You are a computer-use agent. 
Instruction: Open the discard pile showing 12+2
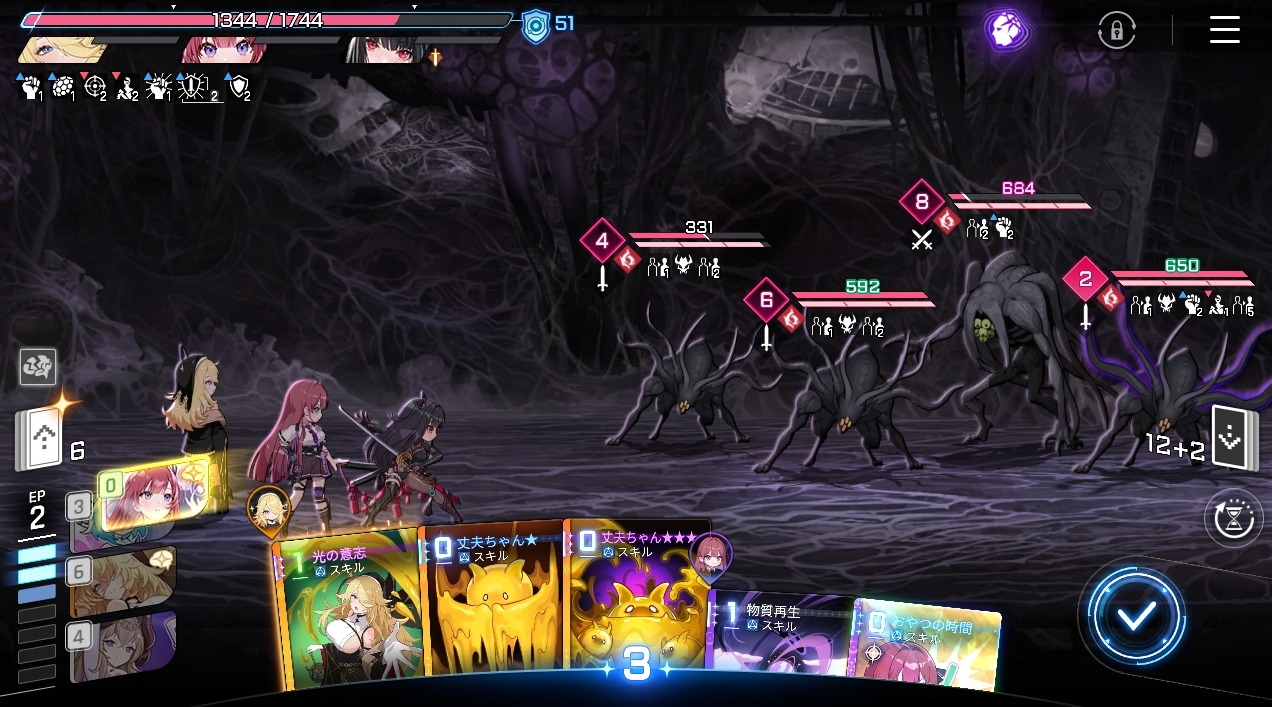(x=1229, y=439)
